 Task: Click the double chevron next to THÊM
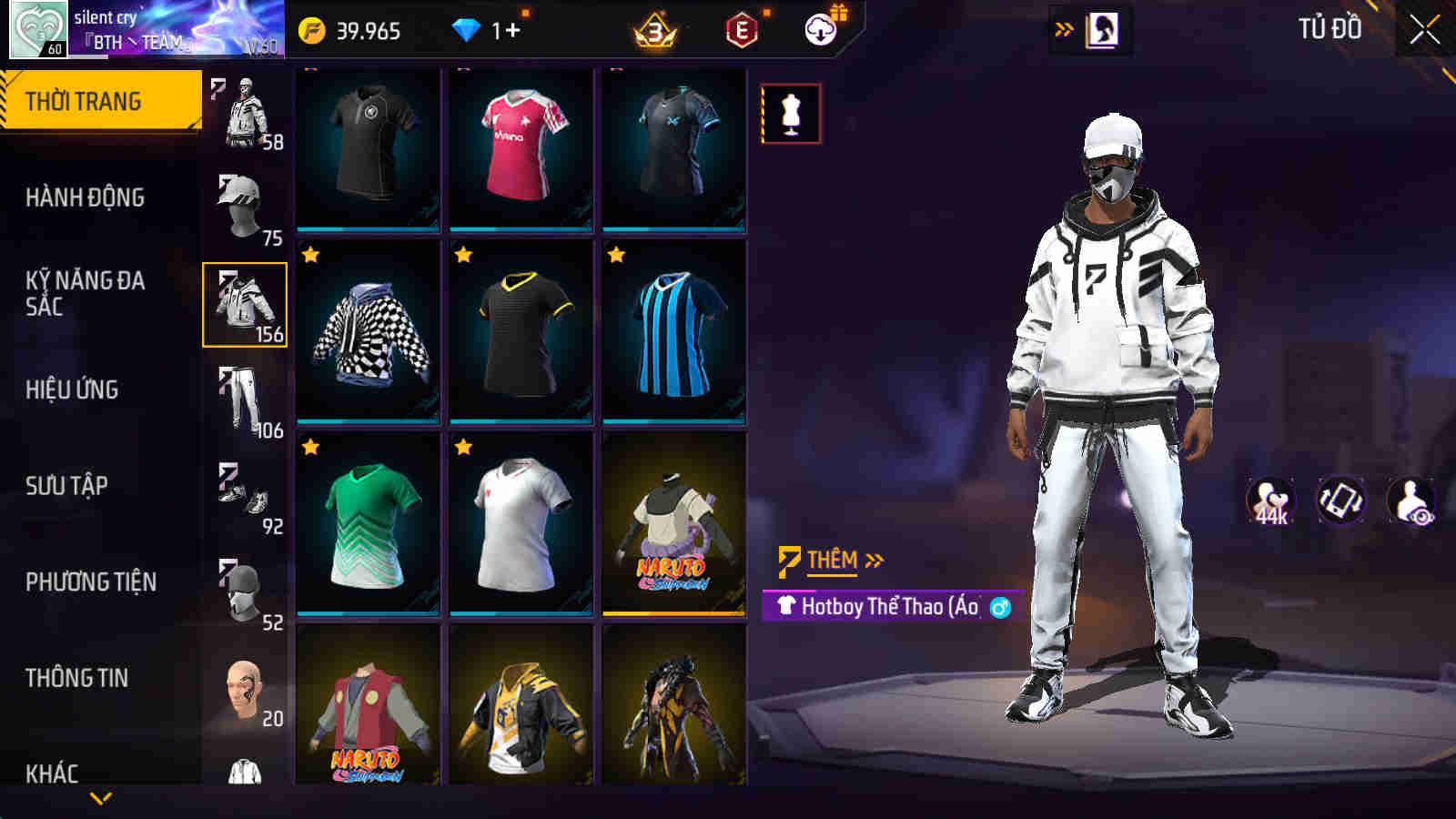coord(875,561)
